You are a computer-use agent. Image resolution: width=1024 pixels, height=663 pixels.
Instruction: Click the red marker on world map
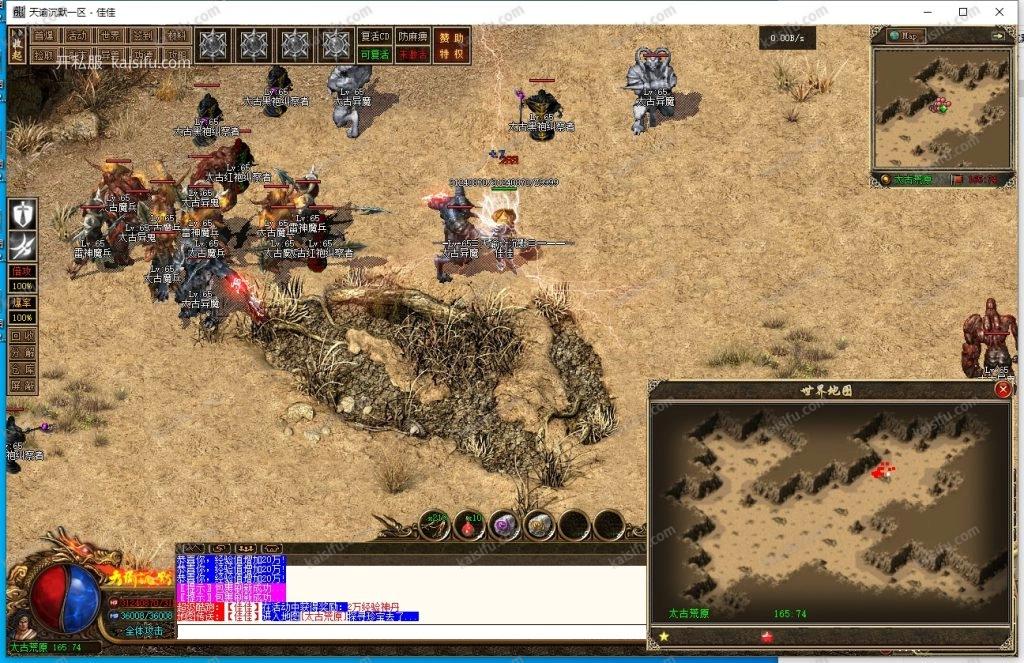pyautogui.click(x=883, y=469)
